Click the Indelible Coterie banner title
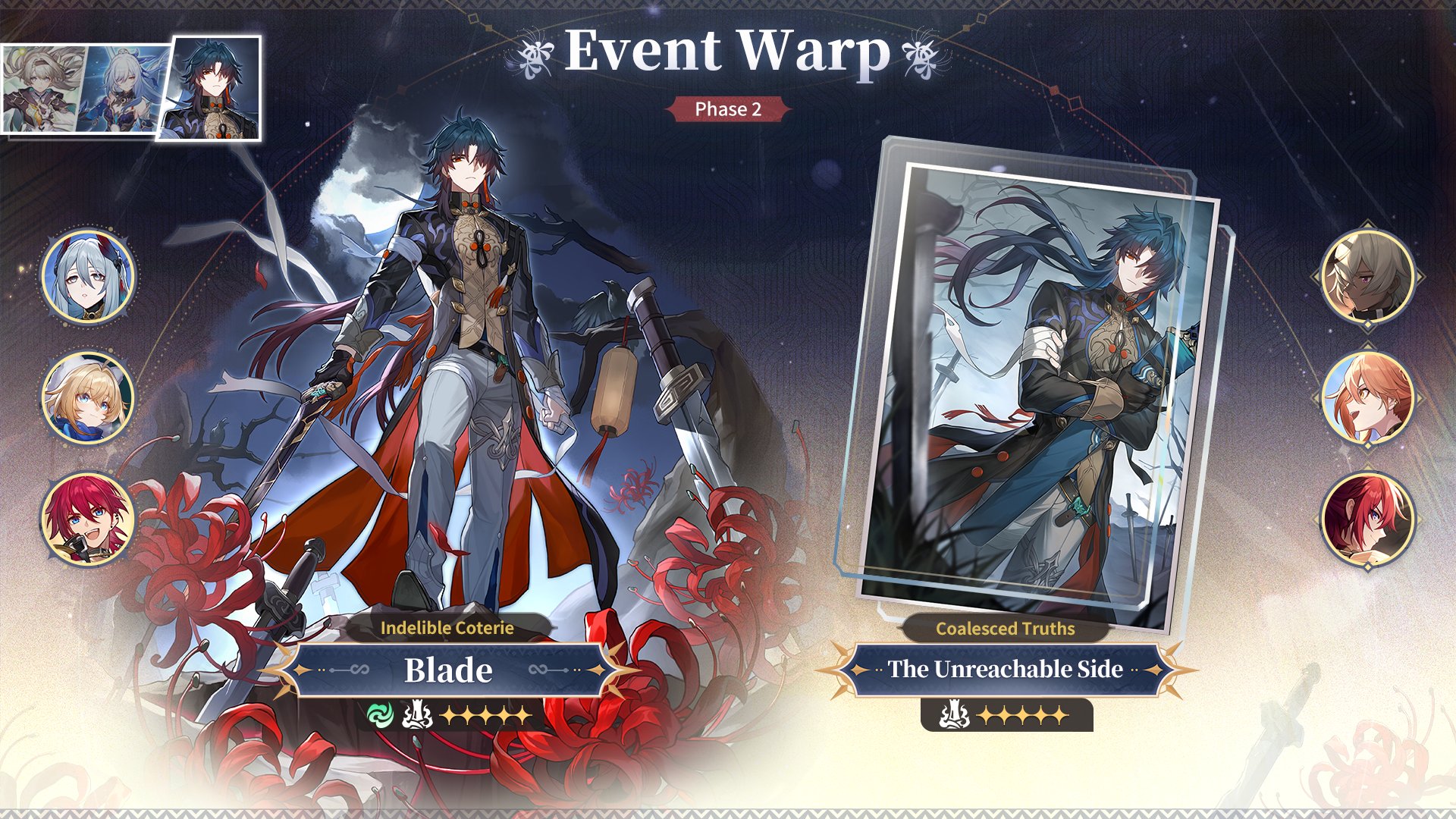The height and width of the screenshot is (819, 1456). pos(448,628)
